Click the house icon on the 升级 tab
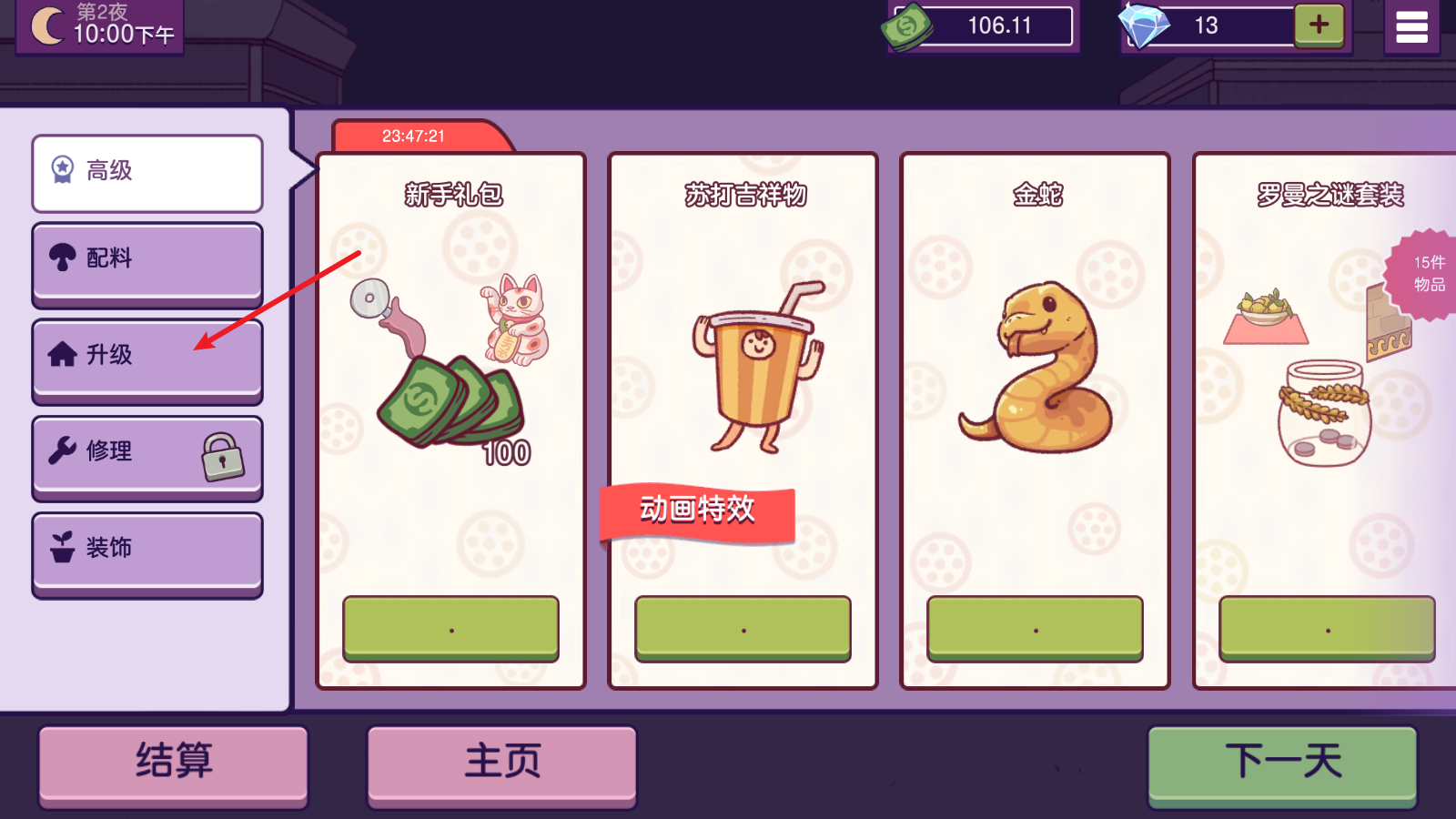 [60, 355]
